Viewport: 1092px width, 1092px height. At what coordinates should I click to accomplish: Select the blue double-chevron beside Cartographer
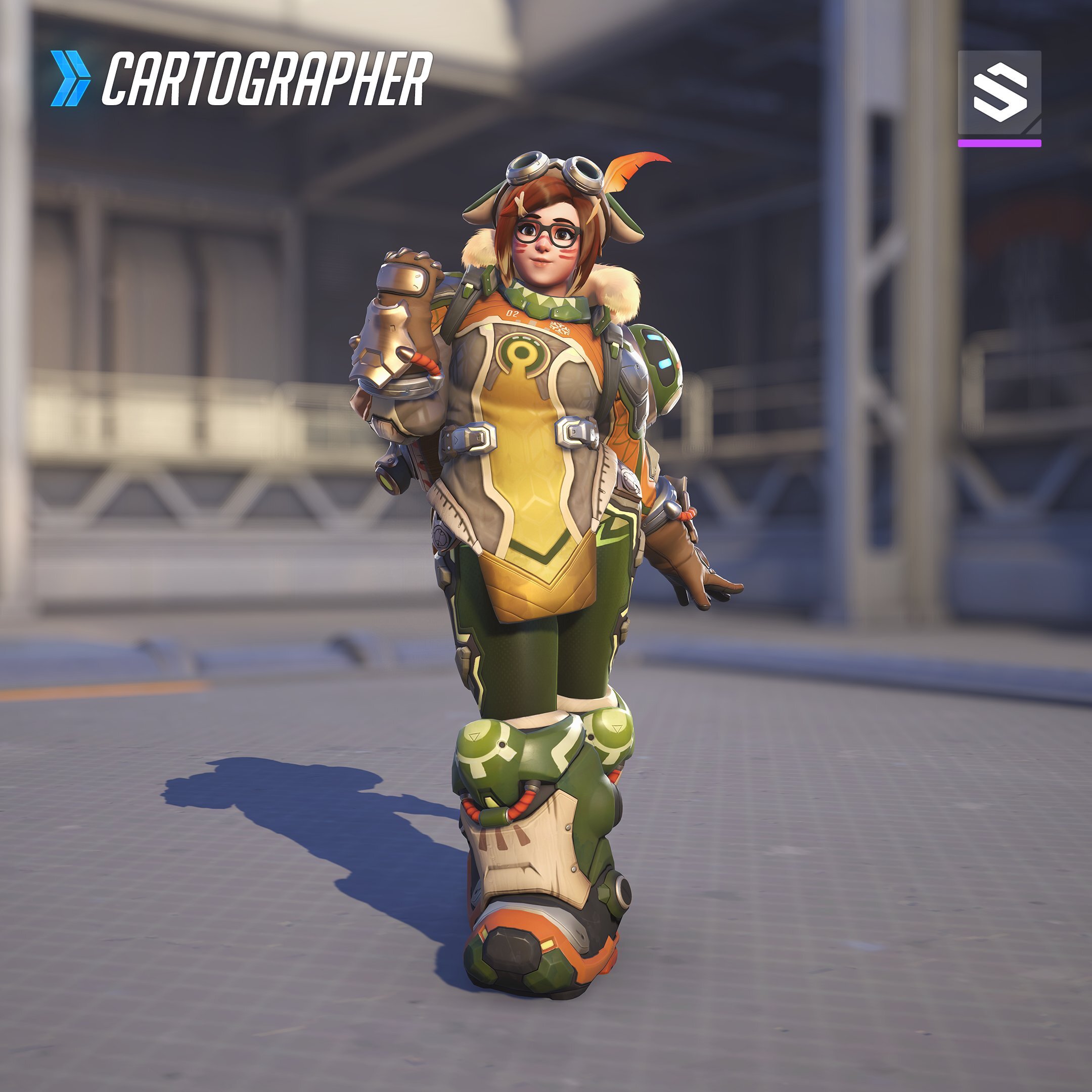tap(70, 78)
